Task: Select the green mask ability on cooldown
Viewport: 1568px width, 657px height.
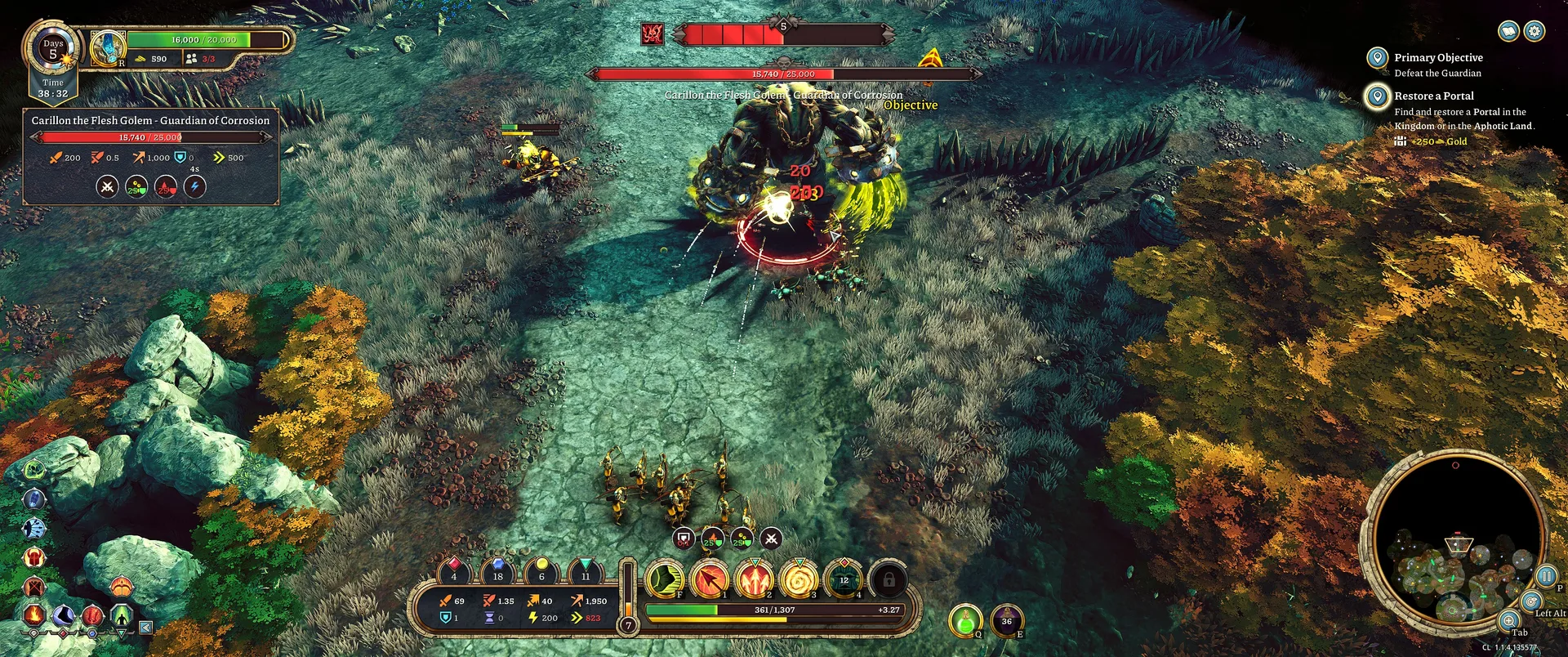Action: 844,579
